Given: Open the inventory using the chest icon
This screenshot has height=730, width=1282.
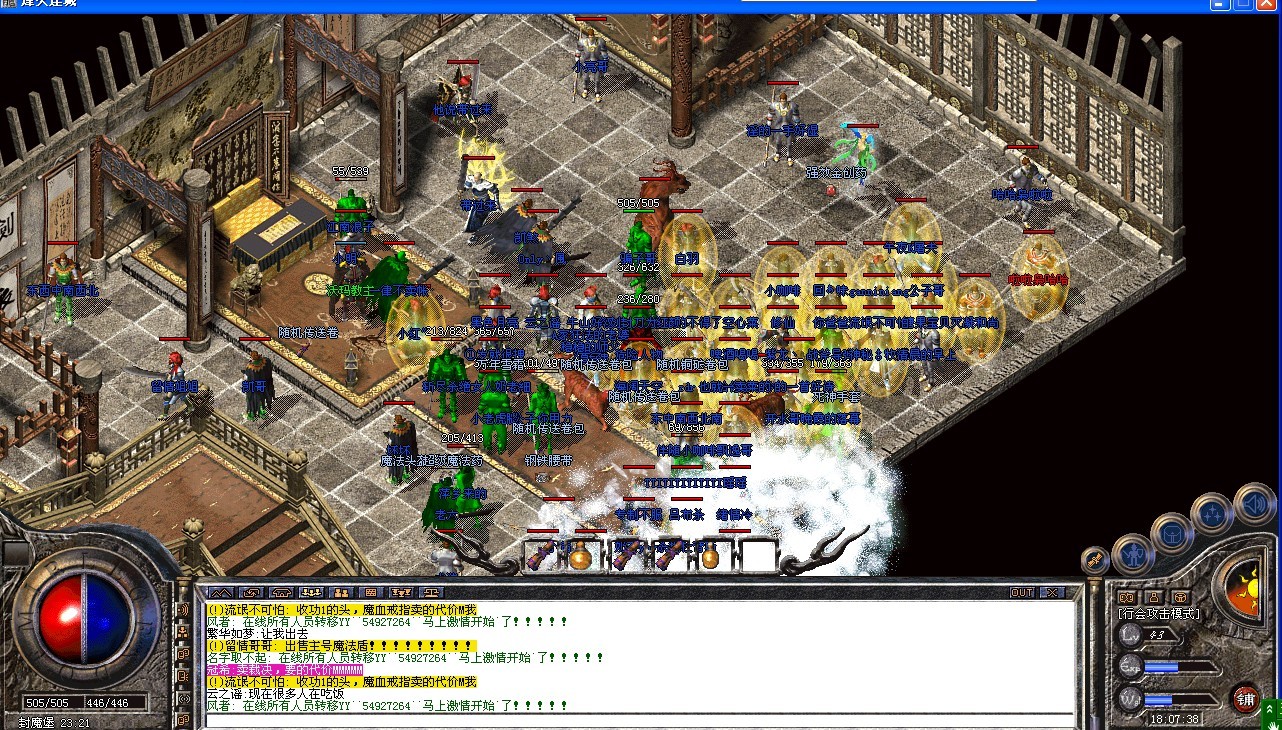Looking at the screenshot, I should click(1173, 533).
